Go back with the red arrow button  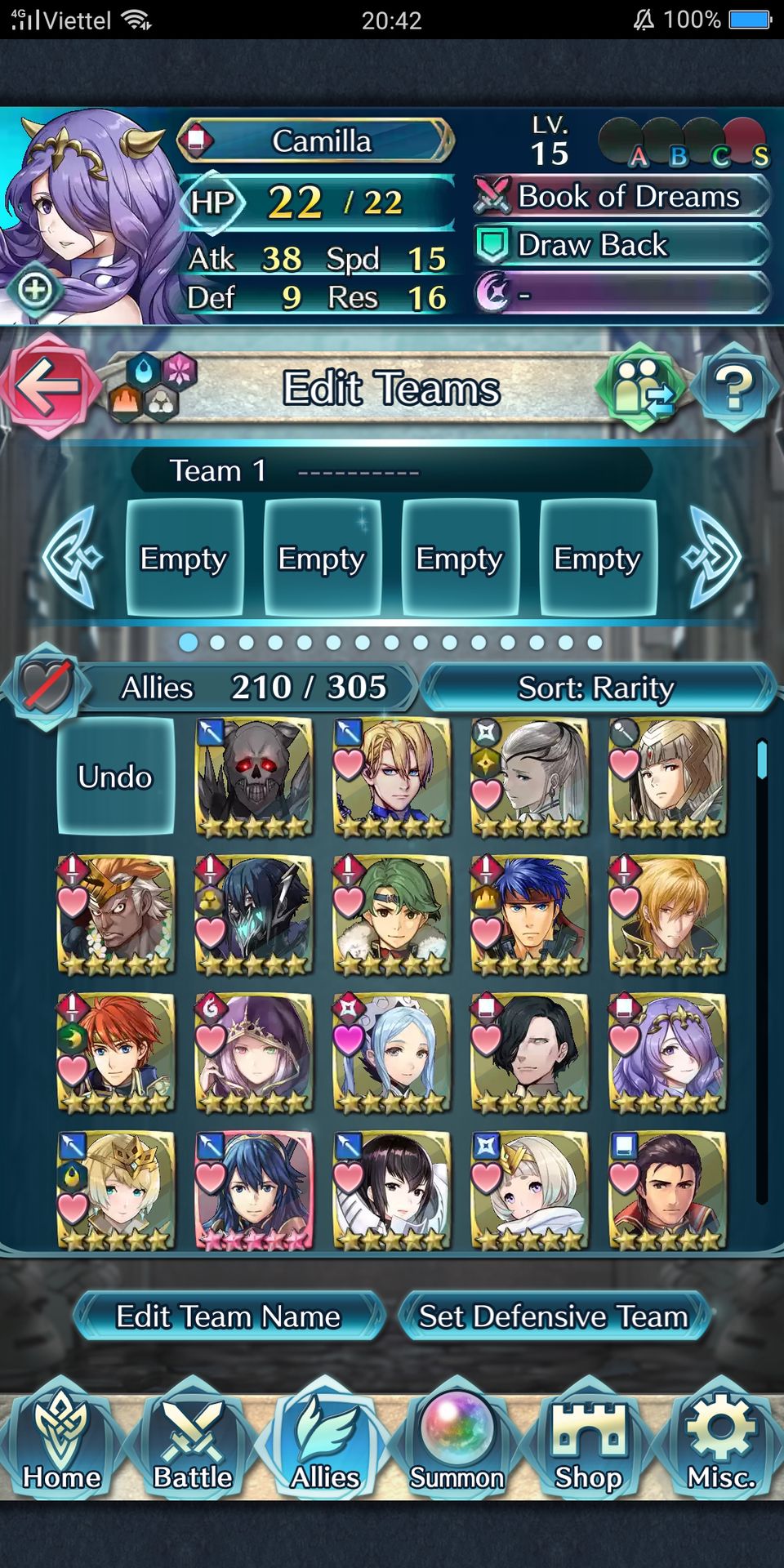[x=47, y=385]
